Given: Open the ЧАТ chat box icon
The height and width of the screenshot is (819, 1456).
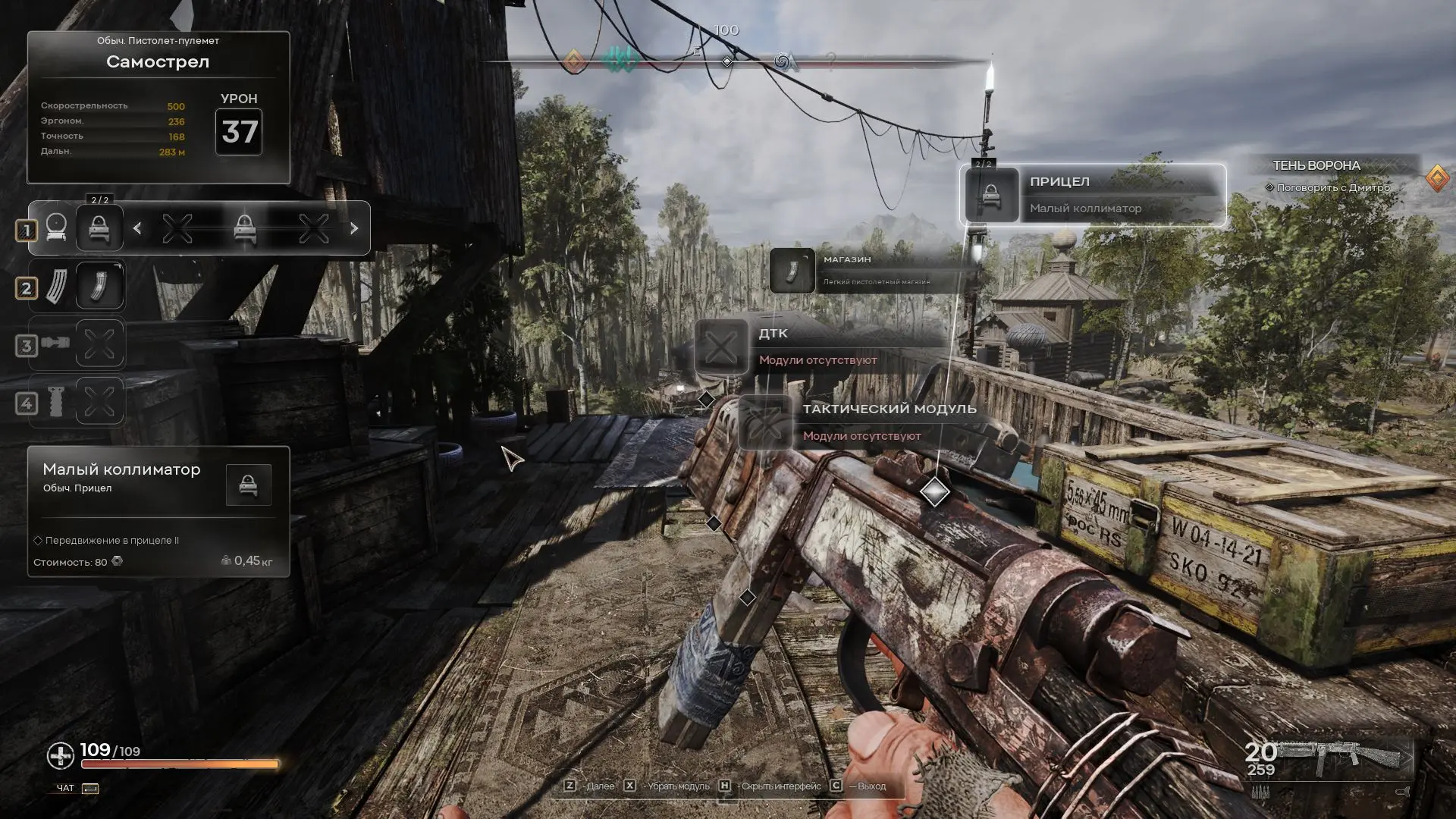Looking at the screenshot, I should (x=90, y=789).
